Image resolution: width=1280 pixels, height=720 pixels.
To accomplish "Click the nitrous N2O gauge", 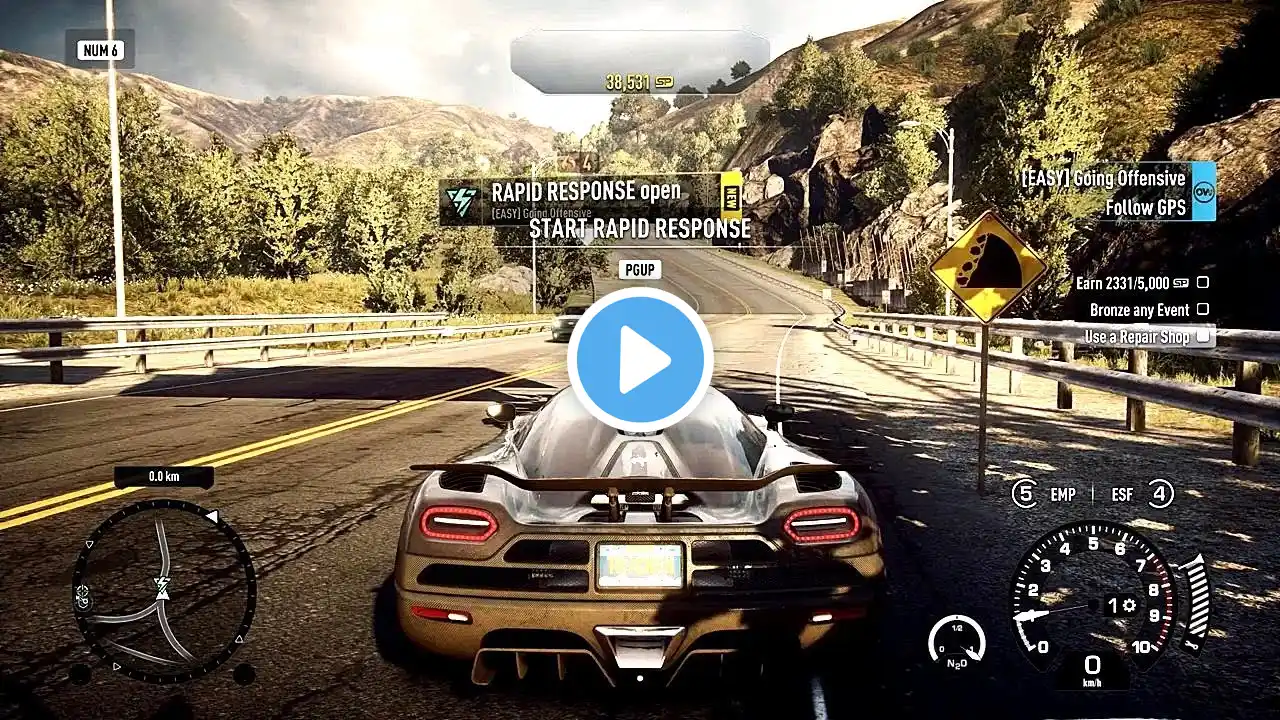I will [956, 640].
